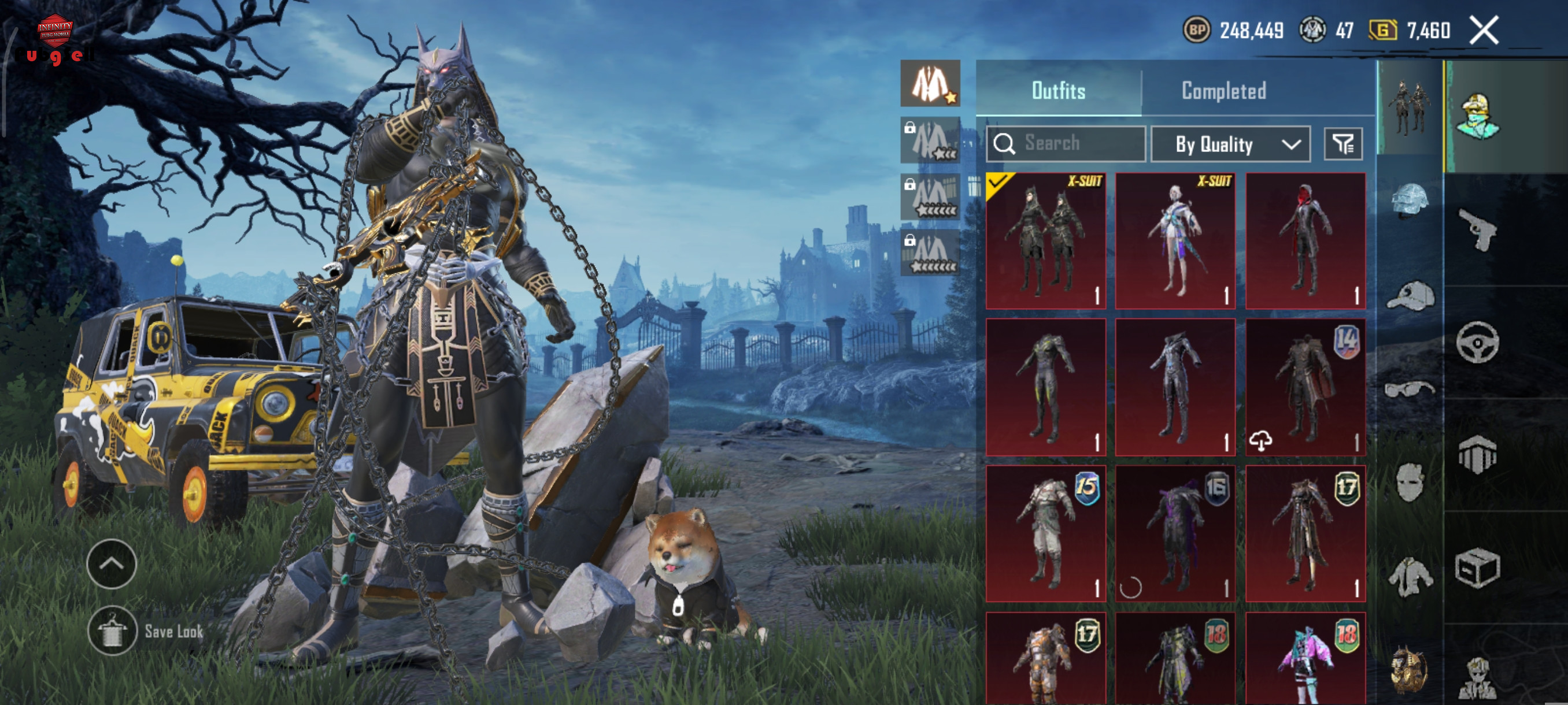1568x705 pixels.
Task: Open the crate box section
Action: [x=1478, y=567]
